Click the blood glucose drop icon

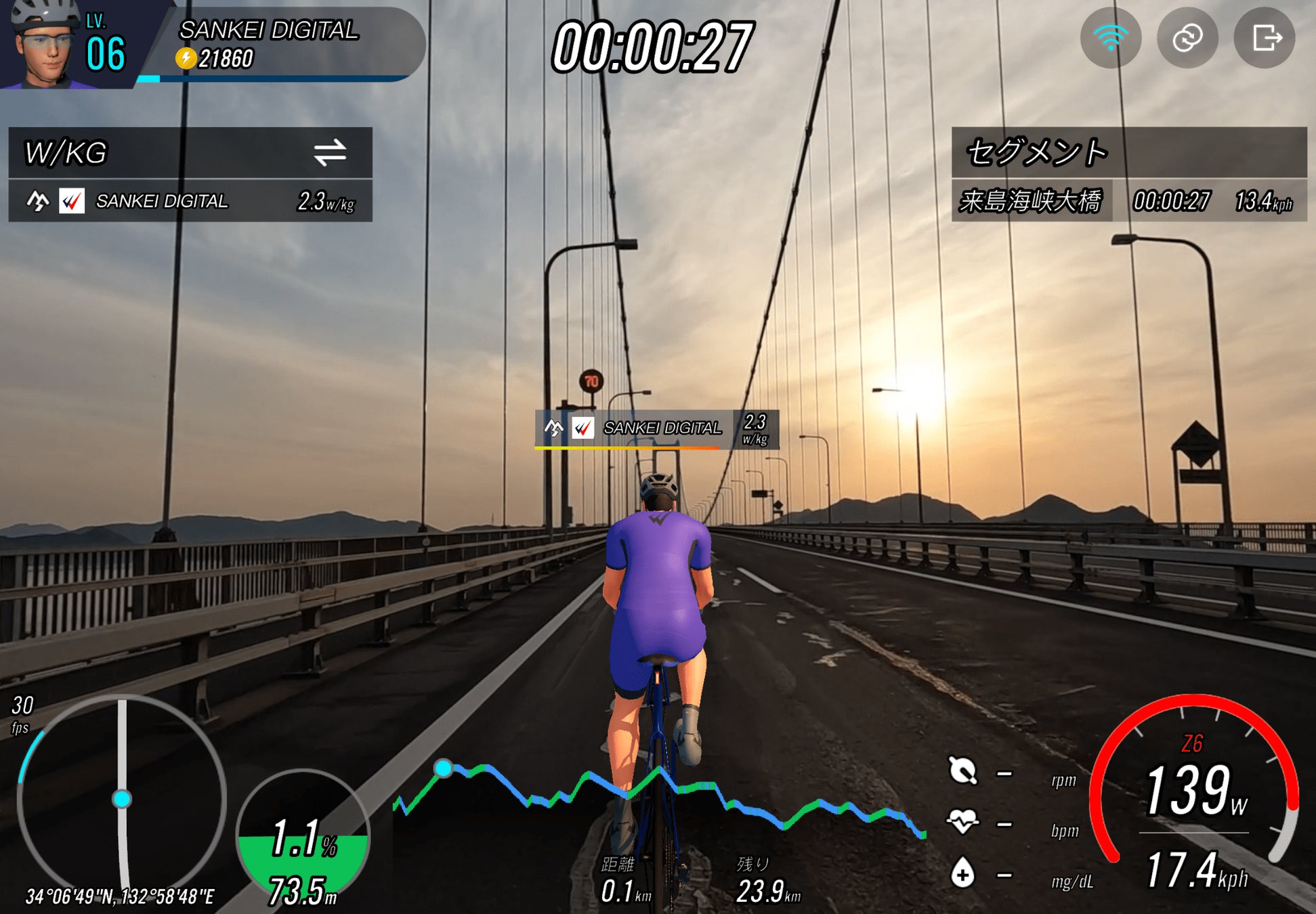(962, 873)
